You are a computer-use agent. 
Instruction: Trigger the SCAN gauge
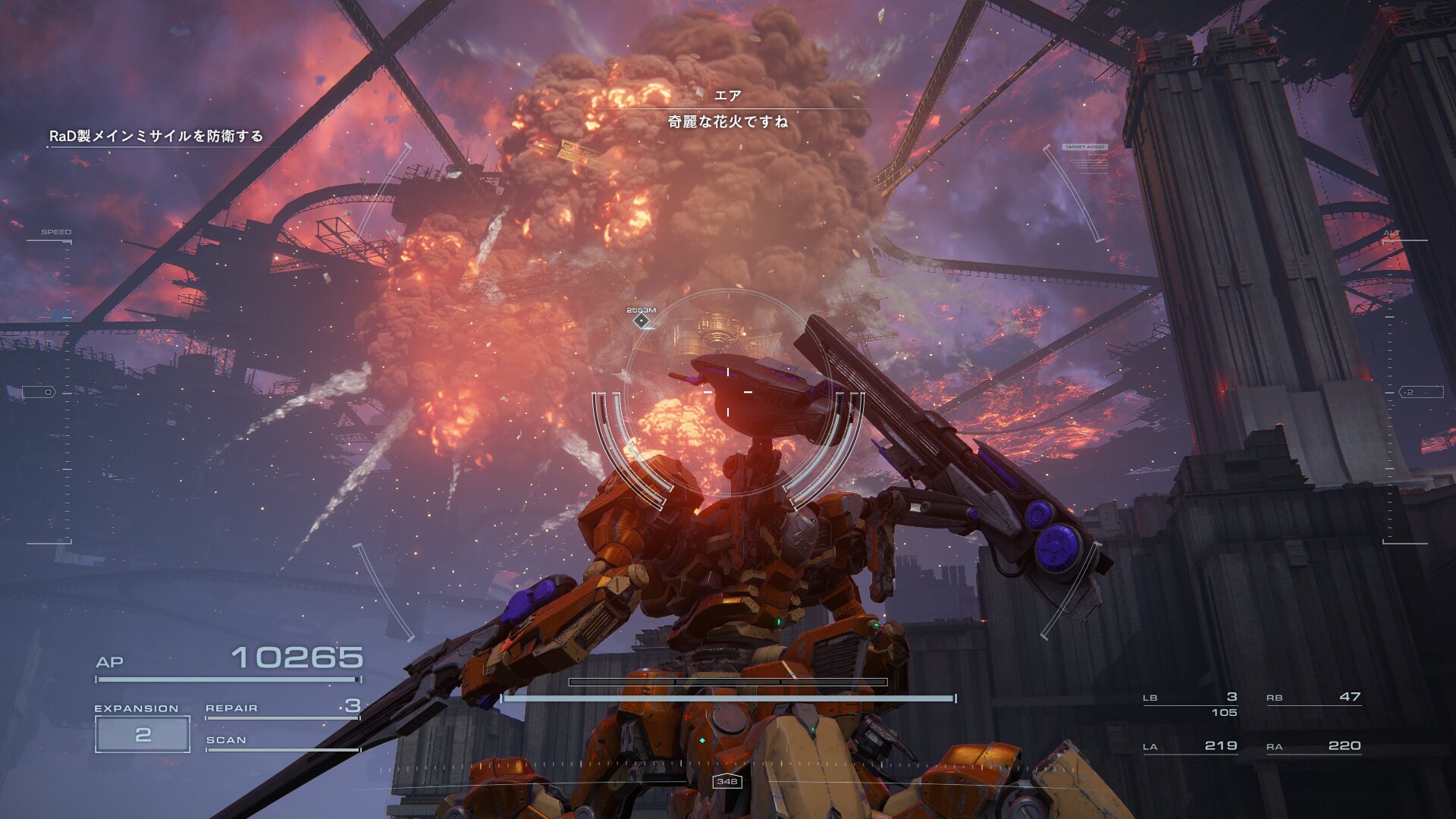click(282, 742)
